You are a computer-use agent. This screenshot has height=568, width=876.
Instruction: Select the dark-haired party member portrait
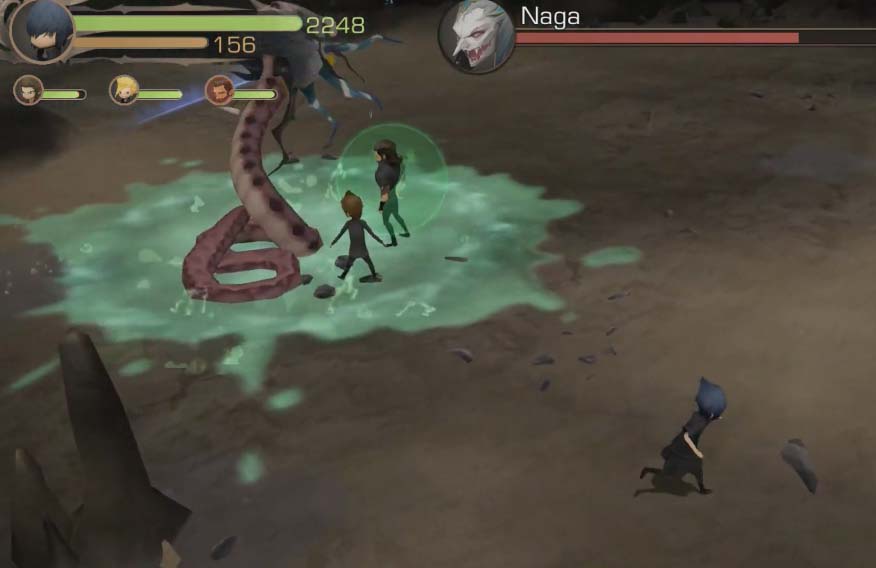tap(28, 91)
